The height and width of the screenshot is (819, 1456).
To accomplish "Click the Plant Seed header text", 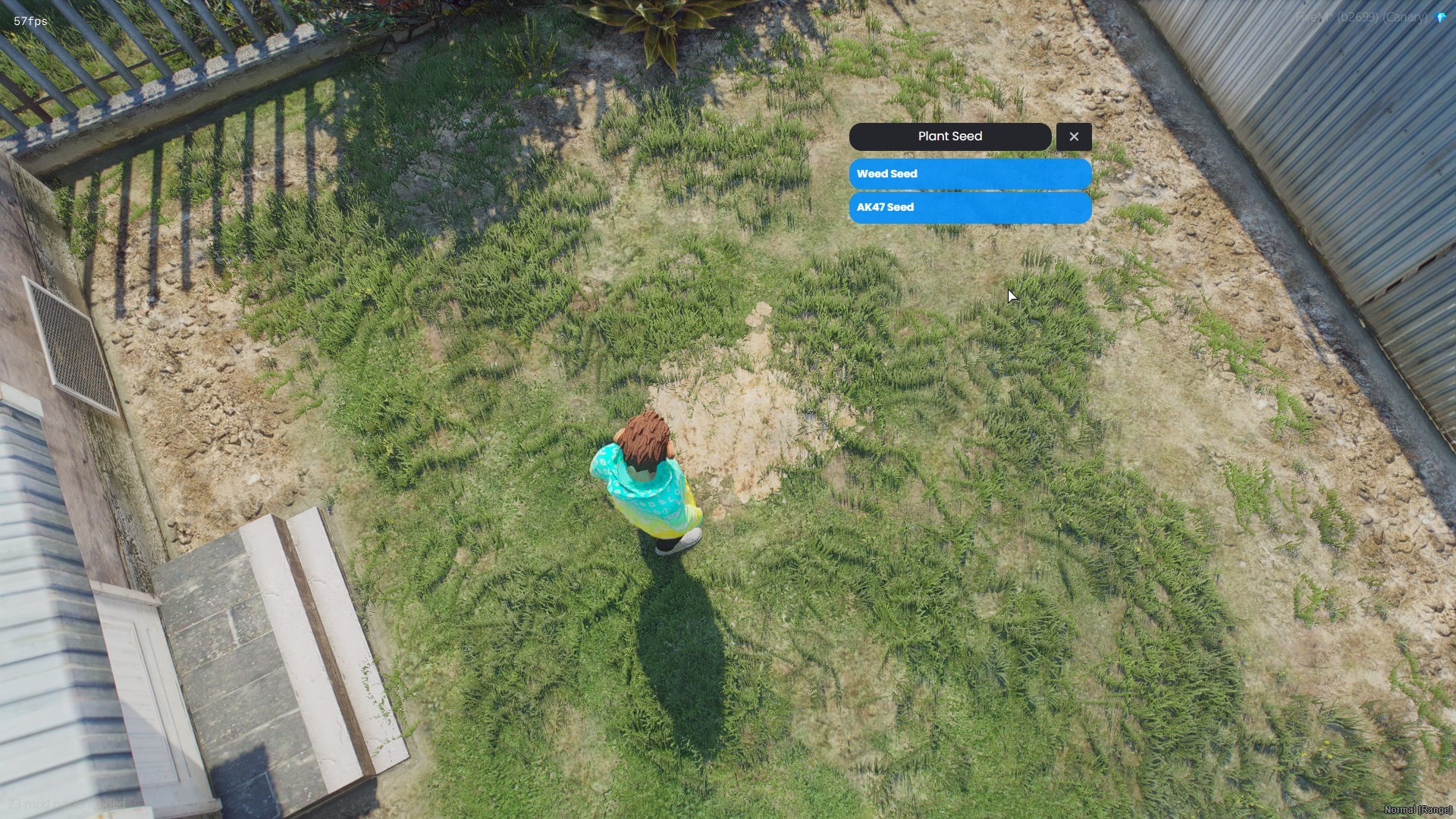I will point(950,136).
